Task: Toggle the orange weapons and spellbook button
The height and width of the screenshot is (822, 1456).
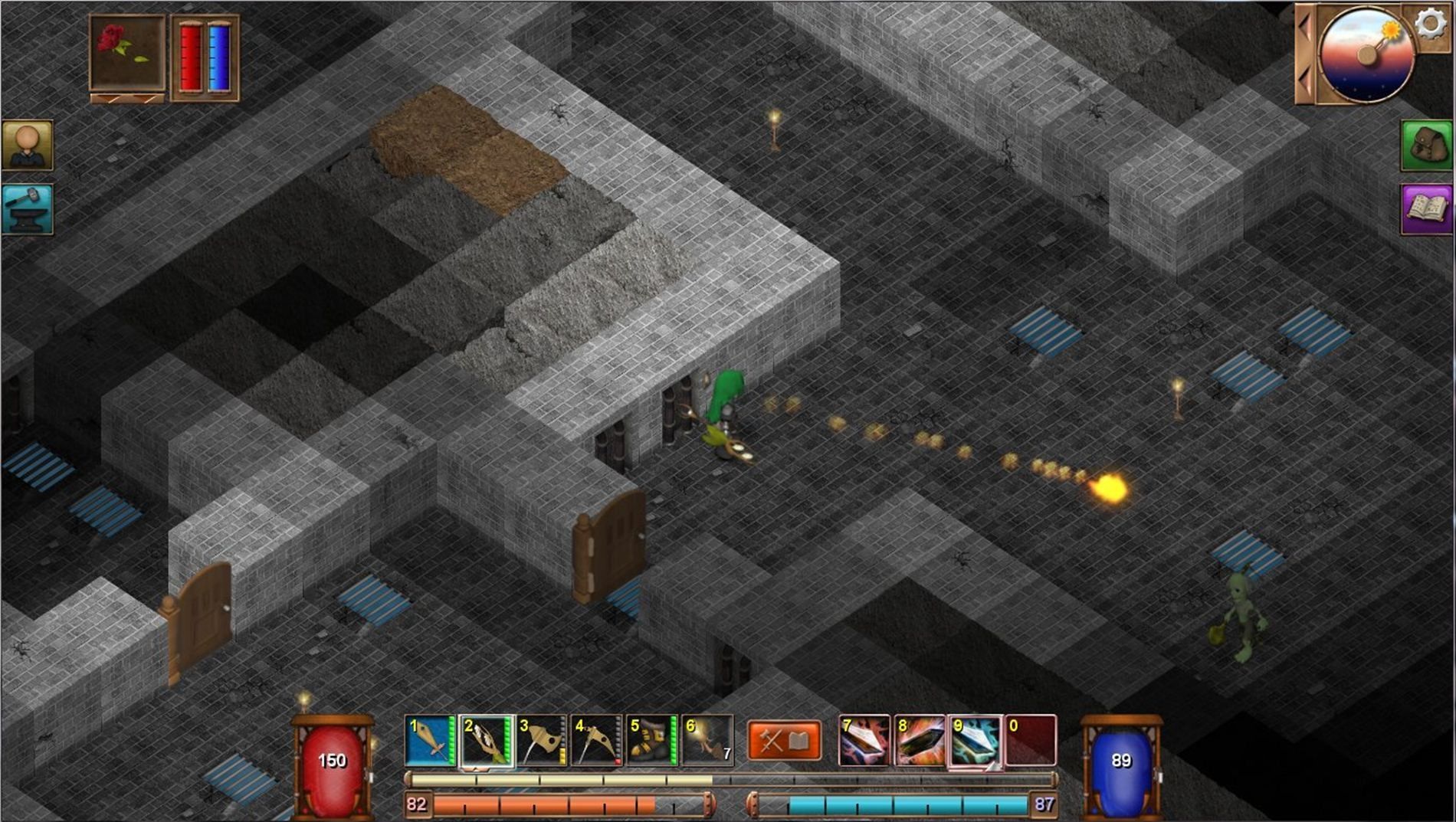Action: (784, 740)
